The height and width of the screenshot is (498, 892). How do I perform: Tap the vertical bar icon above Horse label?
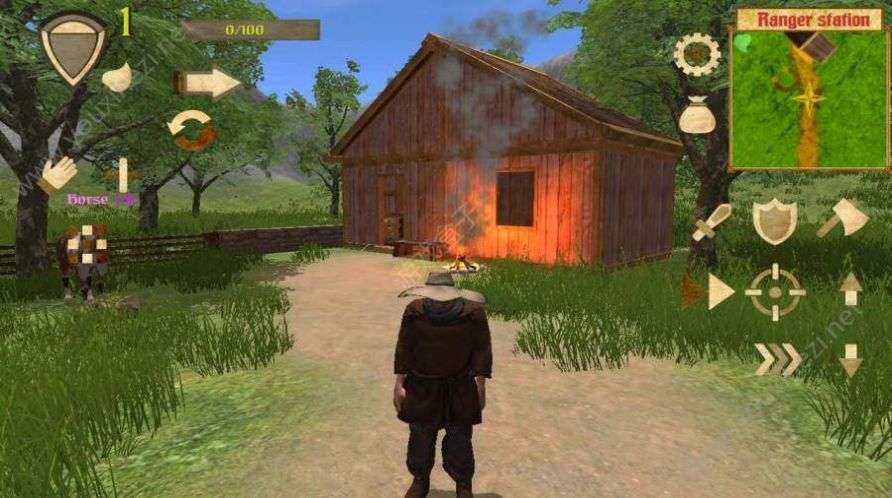coord(123,174)
